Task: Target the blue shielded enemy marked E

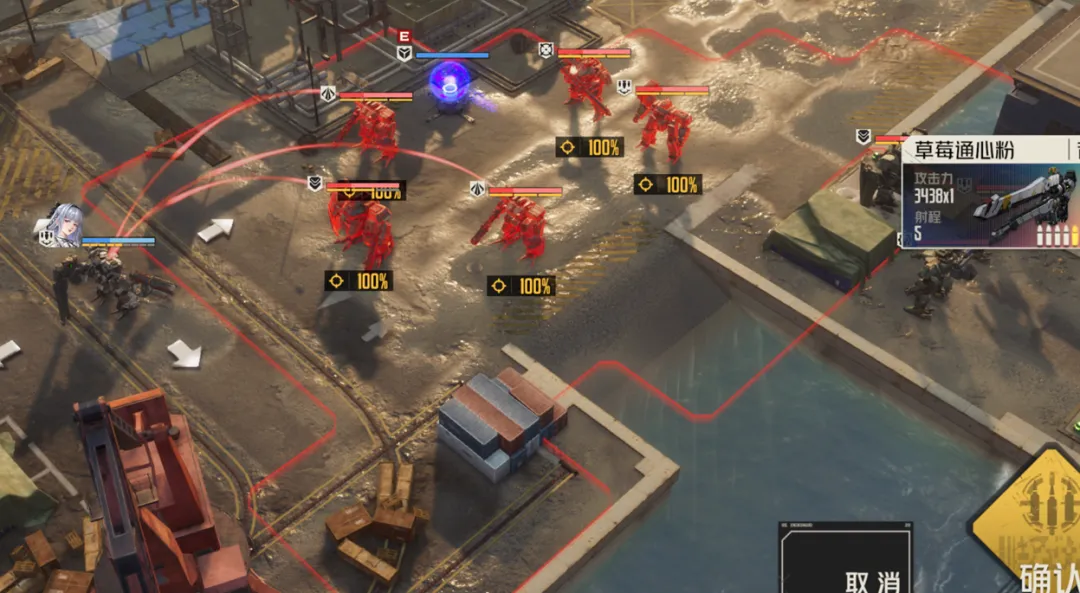Action: click(x=451, y=86)
